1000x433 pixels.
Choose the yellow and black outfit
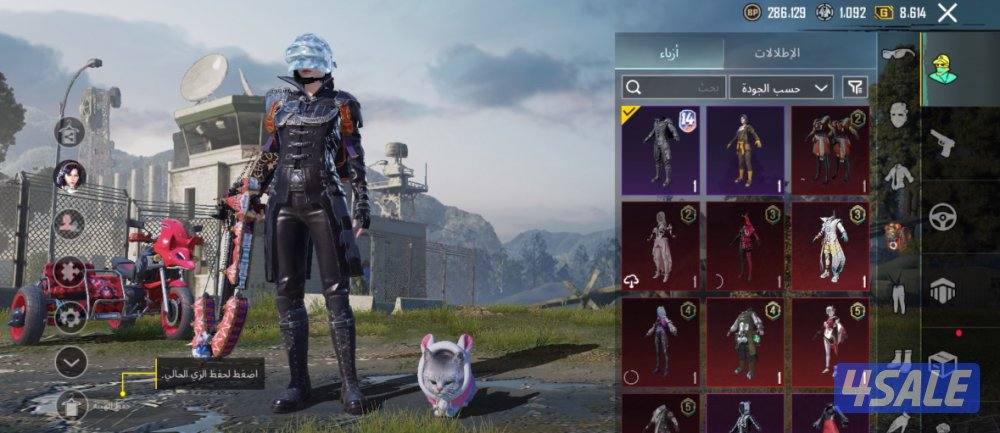pyautogui.click(x=745, y=150)
